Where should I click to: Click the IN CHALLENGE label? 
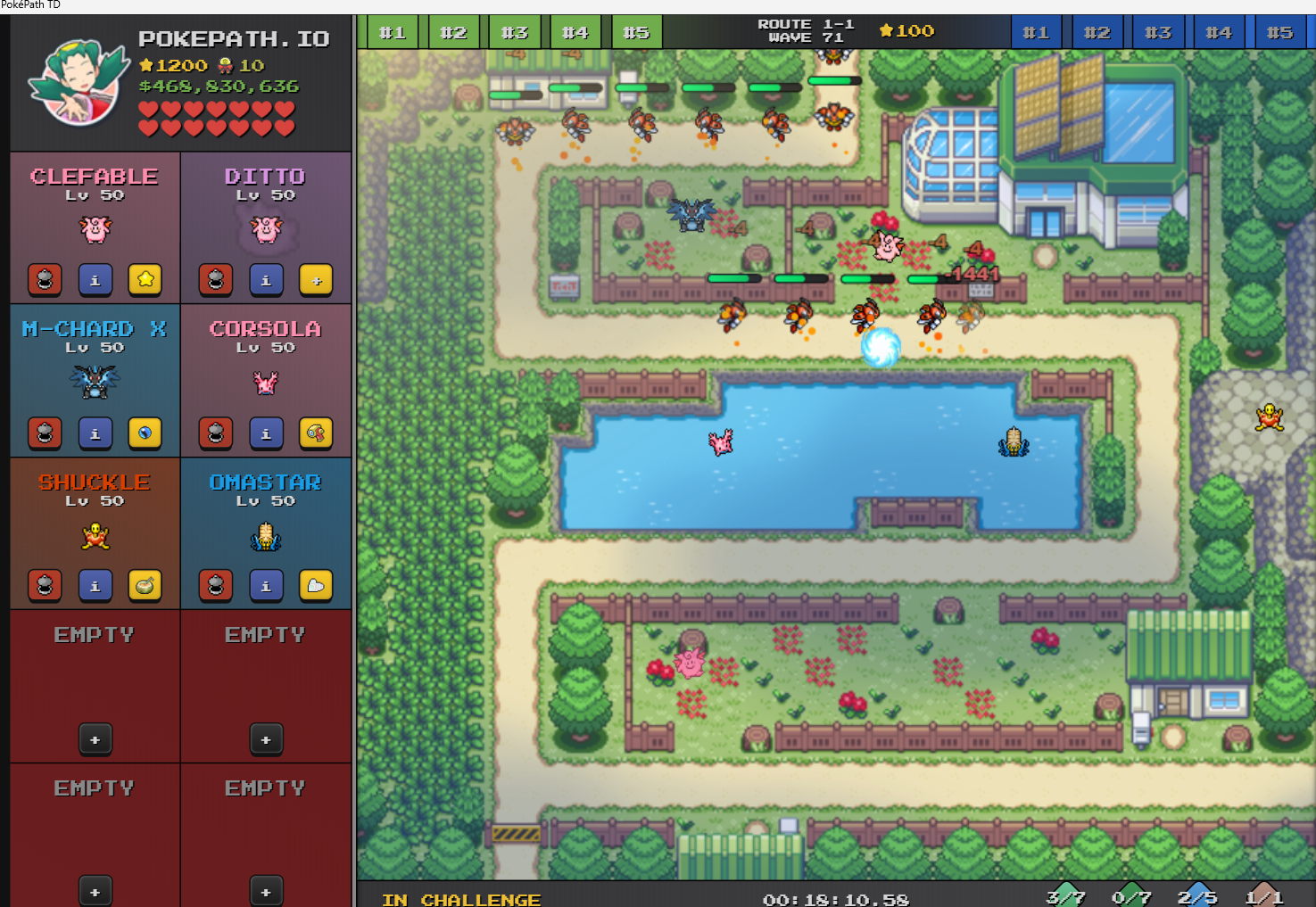[462, 899]
